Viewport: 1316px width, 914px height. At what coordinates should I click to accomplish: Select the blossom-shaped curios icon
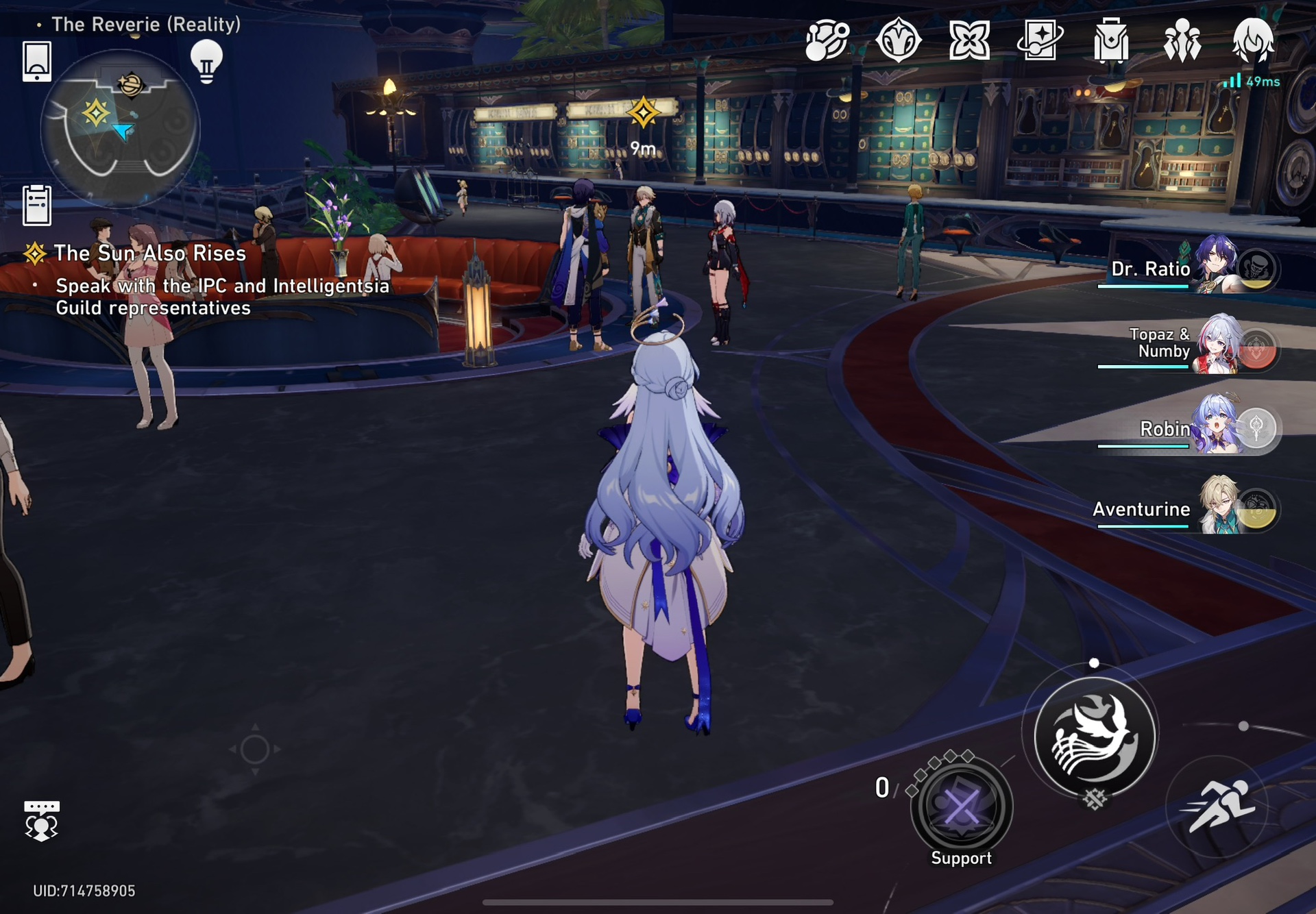pyautogui.click(x=968, y=40)
